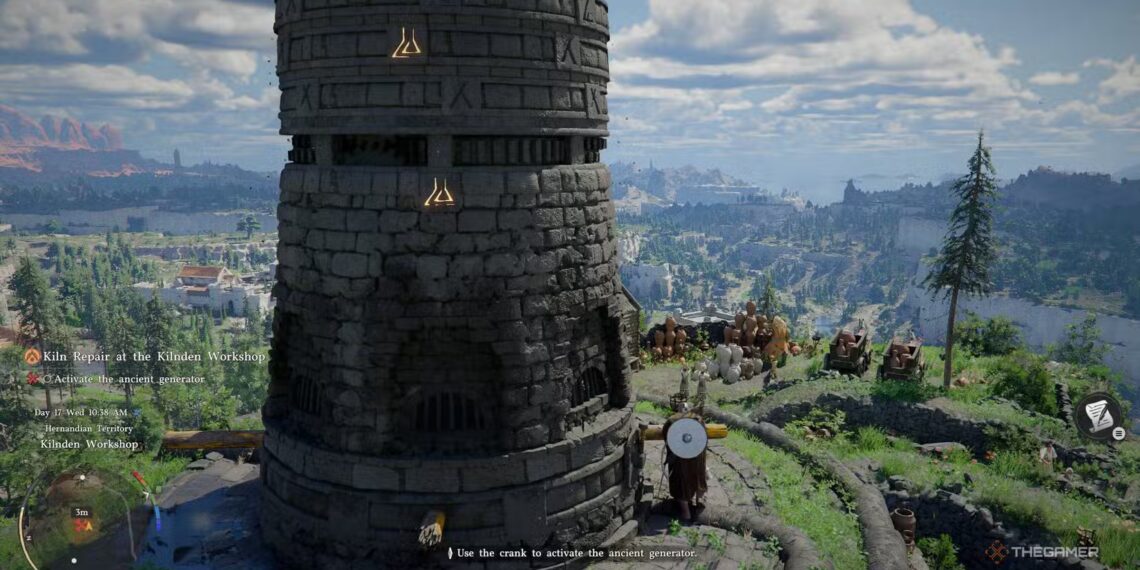Viewport: 1140px width, 570px height.
Task: Click the TheGamer watermark logo
Action: pos(1041,552)
